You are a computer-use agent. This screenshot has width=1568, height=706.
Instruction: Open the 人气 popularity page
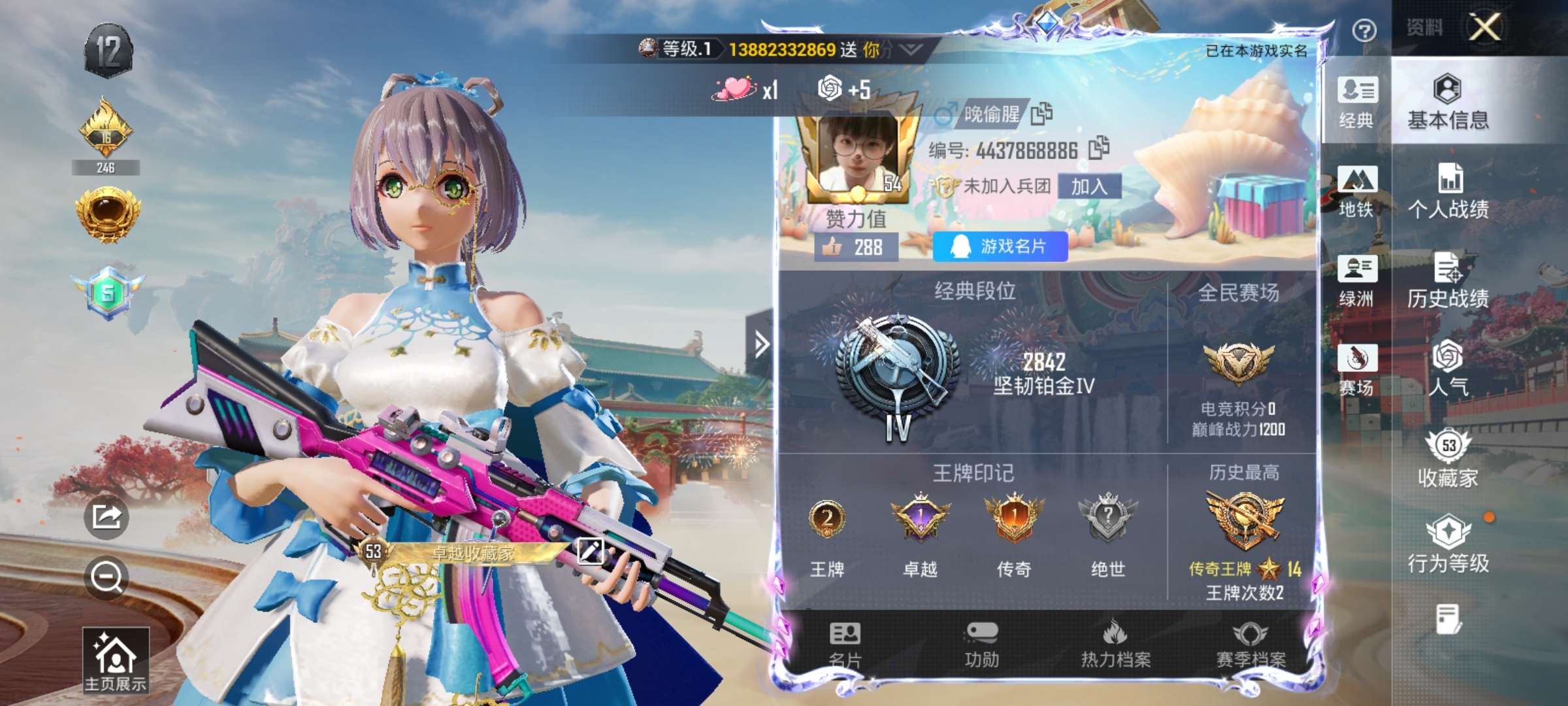[x=1448, y=369]
